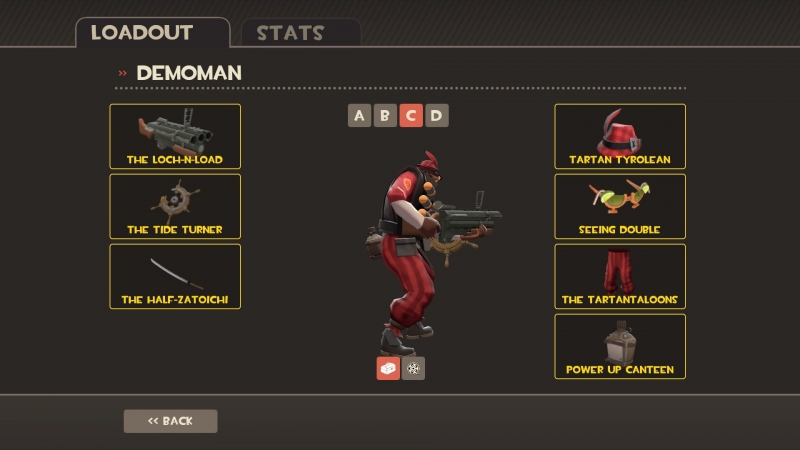Select The Loch-n-Load weapon slot
The image size is (800, 450).
click(x=175, y=136)
